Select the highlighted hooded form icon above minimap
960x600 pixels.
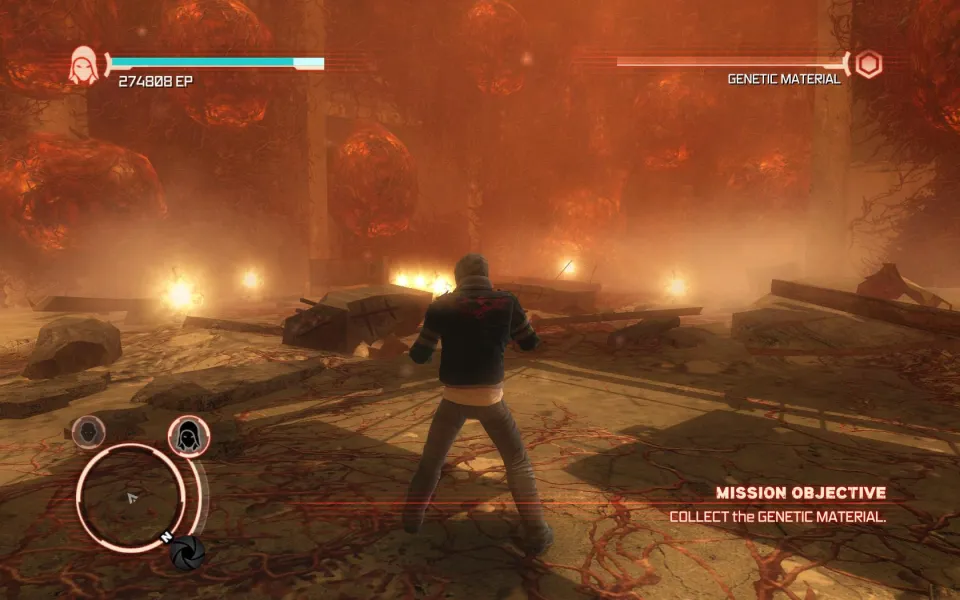coord(187,436)
